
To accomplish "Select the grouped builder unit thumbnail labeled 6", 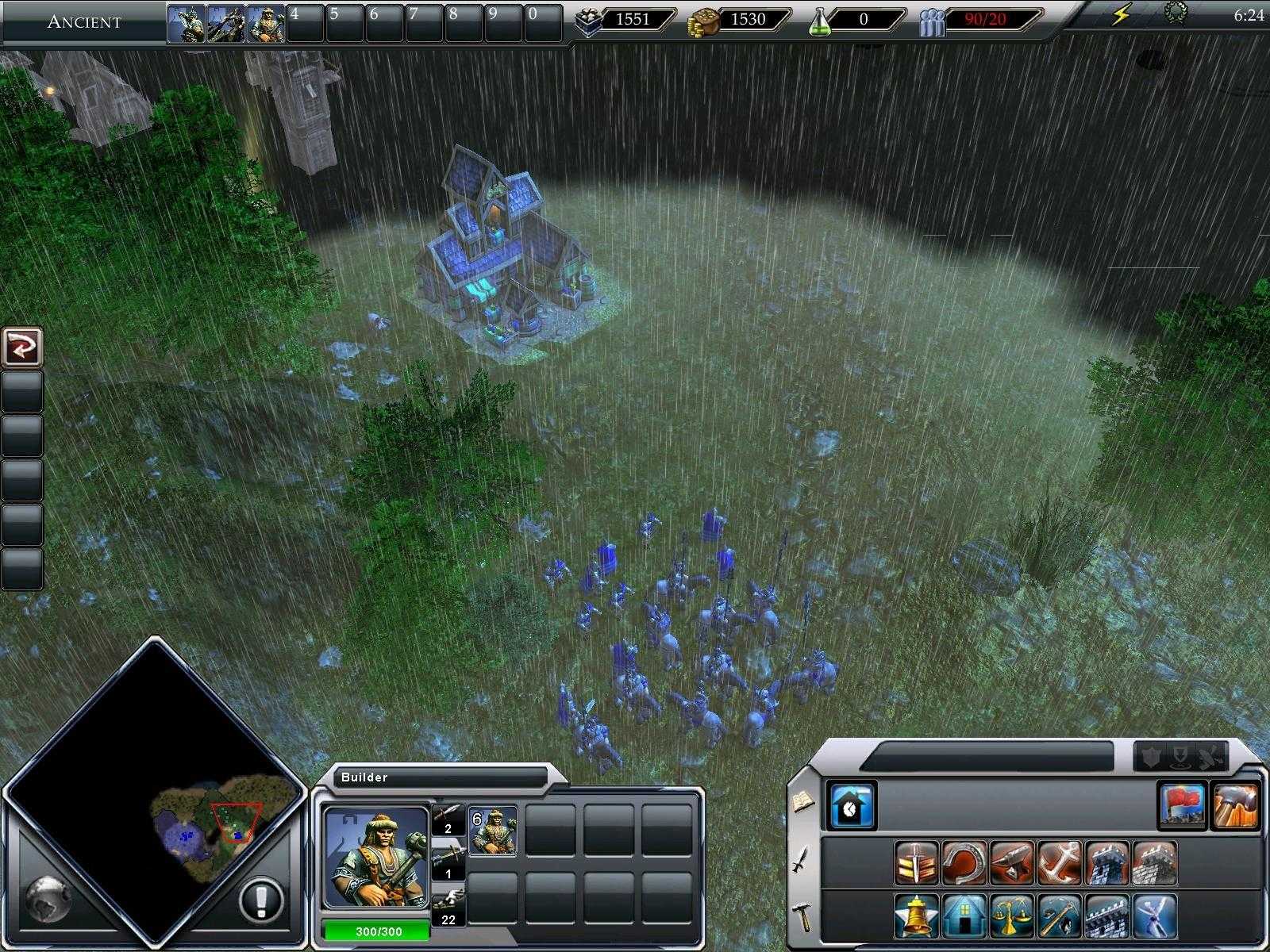I will coord(491,830).
